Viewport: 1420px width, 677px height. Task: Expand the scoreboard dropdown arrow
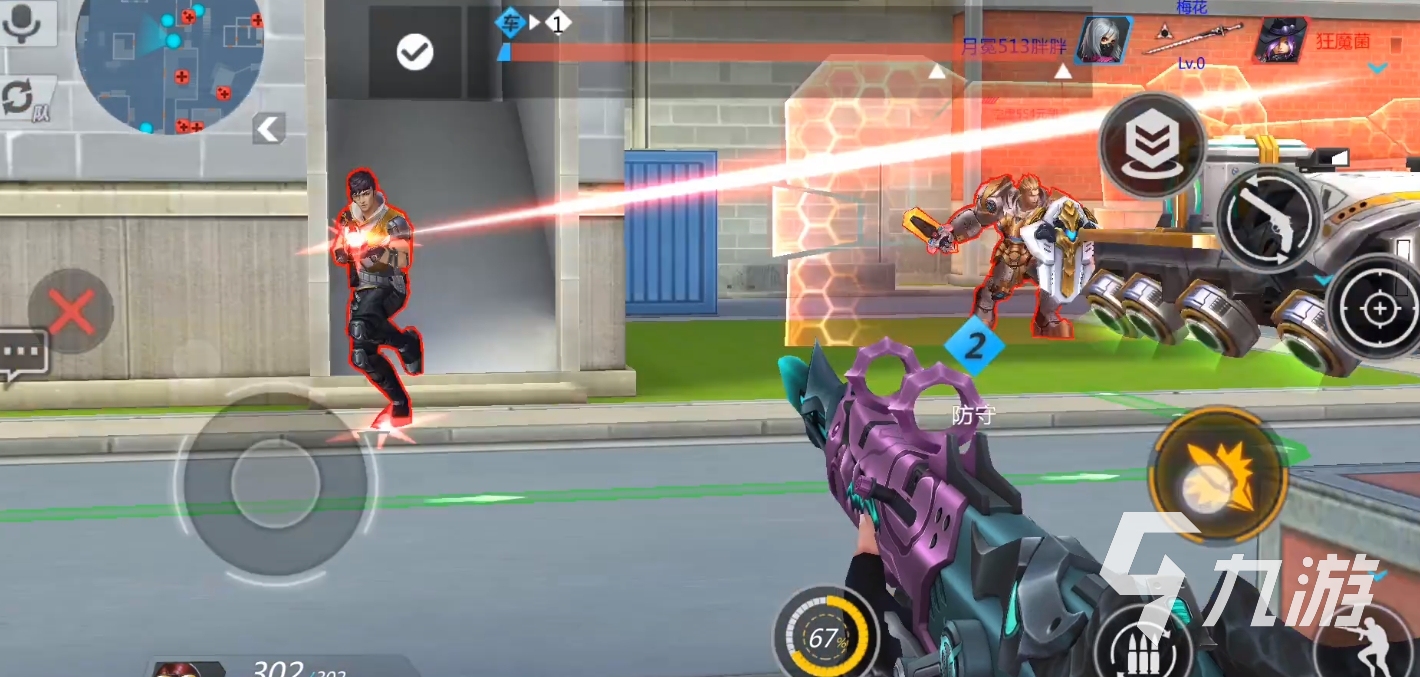click(x=1378, y=68)
